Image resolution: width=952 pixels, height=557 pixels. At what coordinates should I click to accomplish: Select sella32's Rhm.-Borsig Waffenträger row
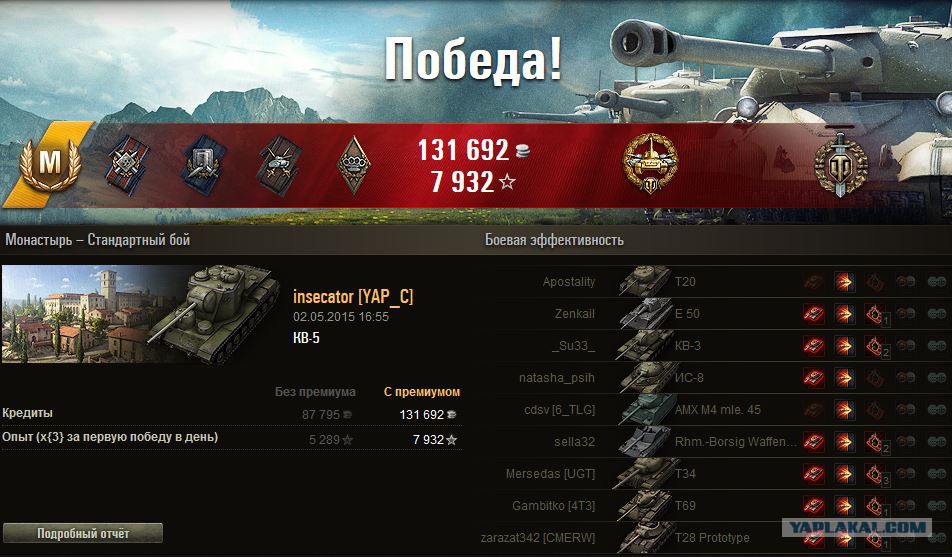coord(700,442)
